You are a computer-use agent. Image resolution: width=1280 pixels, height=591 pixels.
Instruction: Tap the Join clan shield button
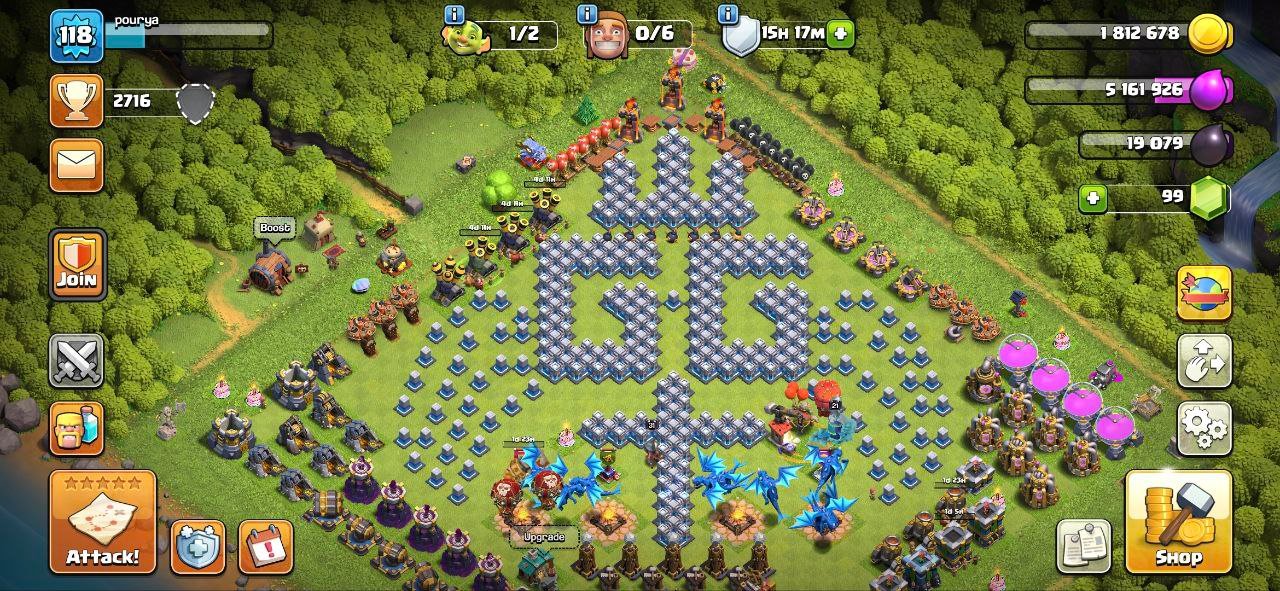tap(77, 264)
